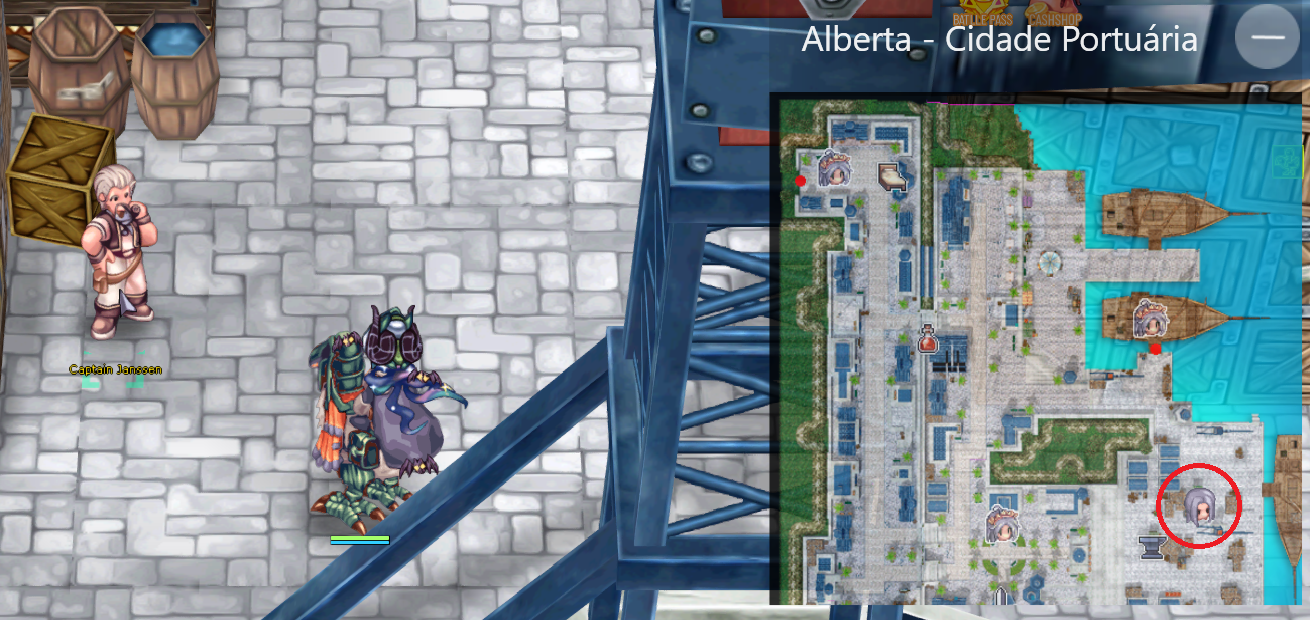Select the Kafra marker at the map's southern plaza
The height and width of the screenshot is (620, 1310).
(1002, 524)
